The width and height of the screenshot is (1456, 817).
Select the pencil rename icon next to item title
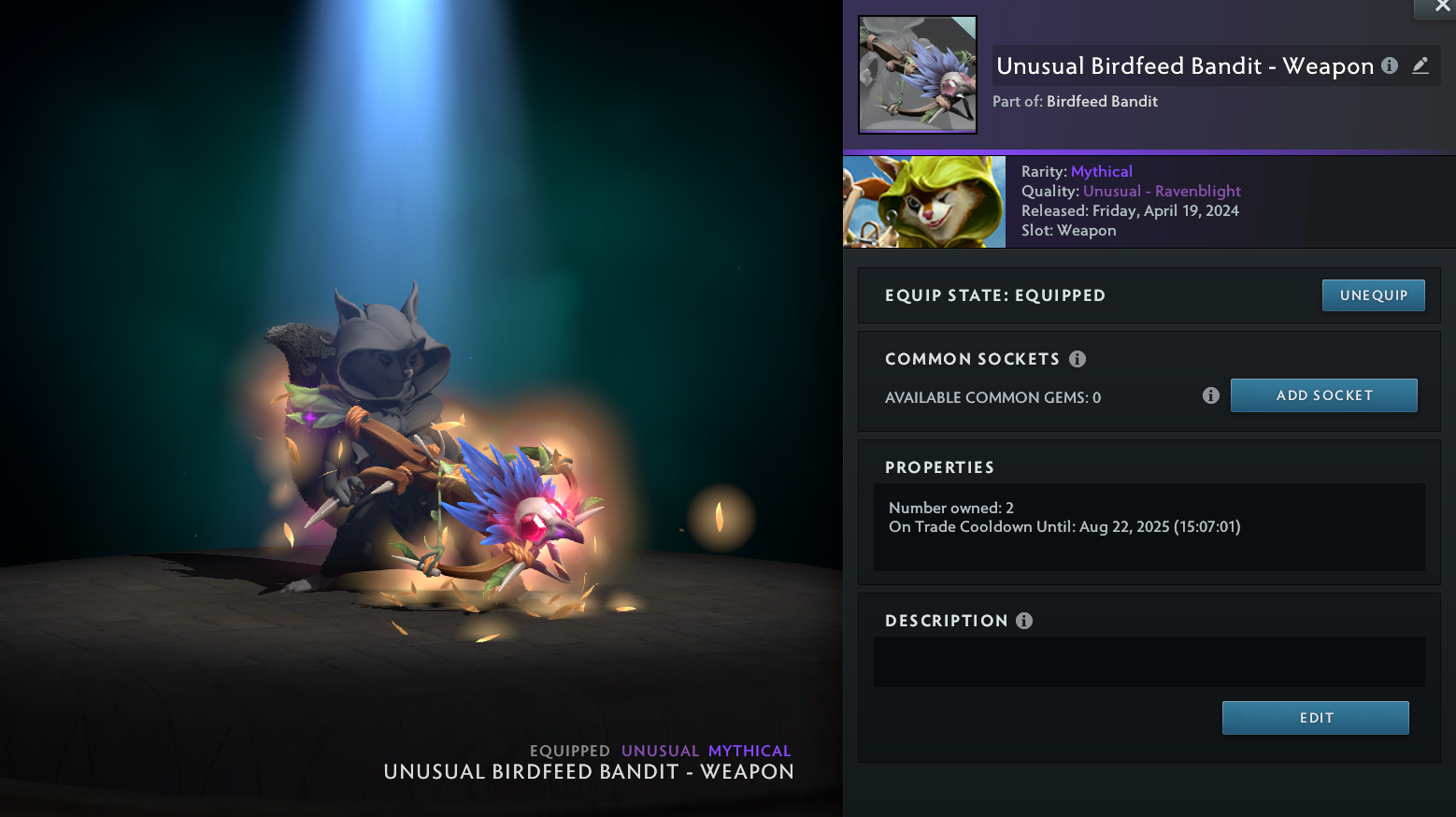click(x=1420, y=65)
